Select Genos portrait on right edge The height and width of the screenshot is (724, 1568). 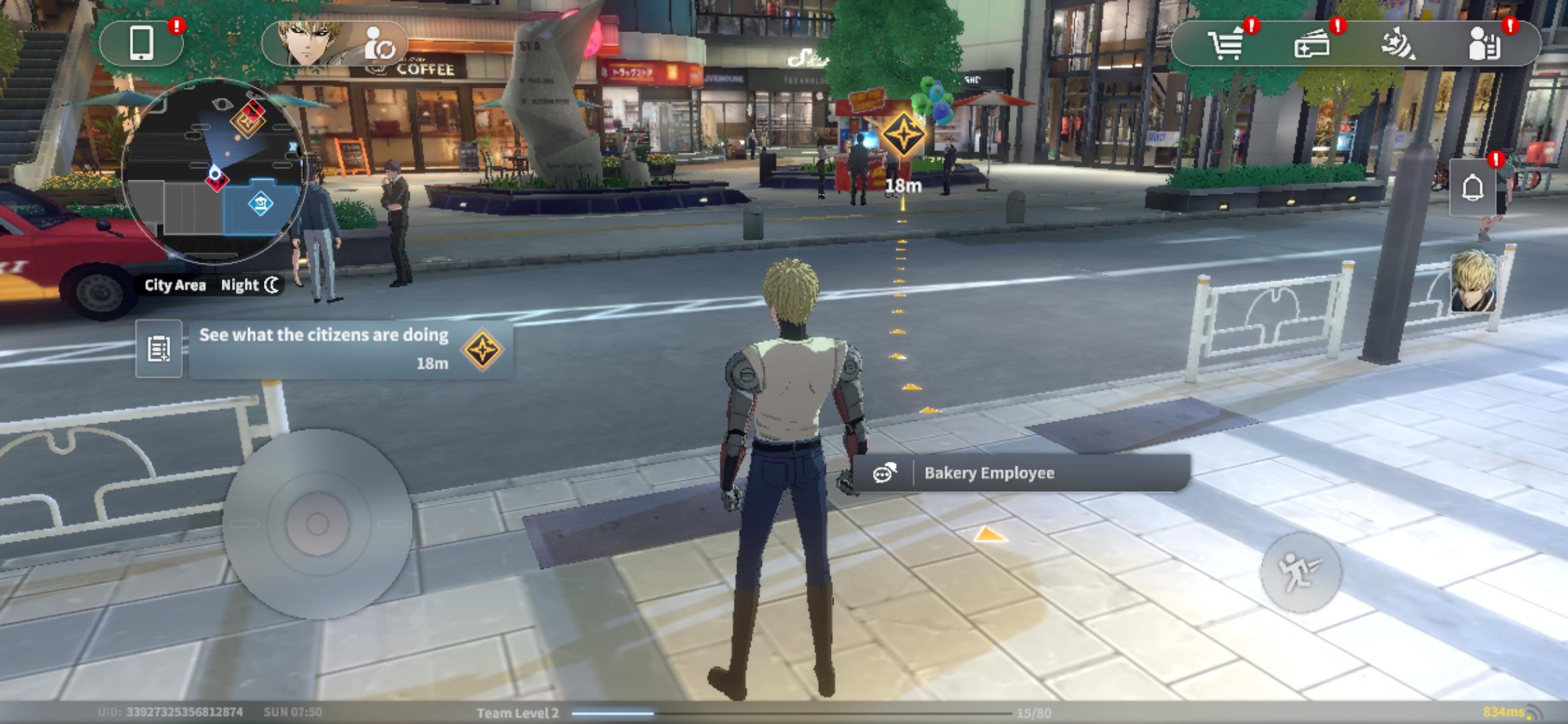click(1474, 282)
